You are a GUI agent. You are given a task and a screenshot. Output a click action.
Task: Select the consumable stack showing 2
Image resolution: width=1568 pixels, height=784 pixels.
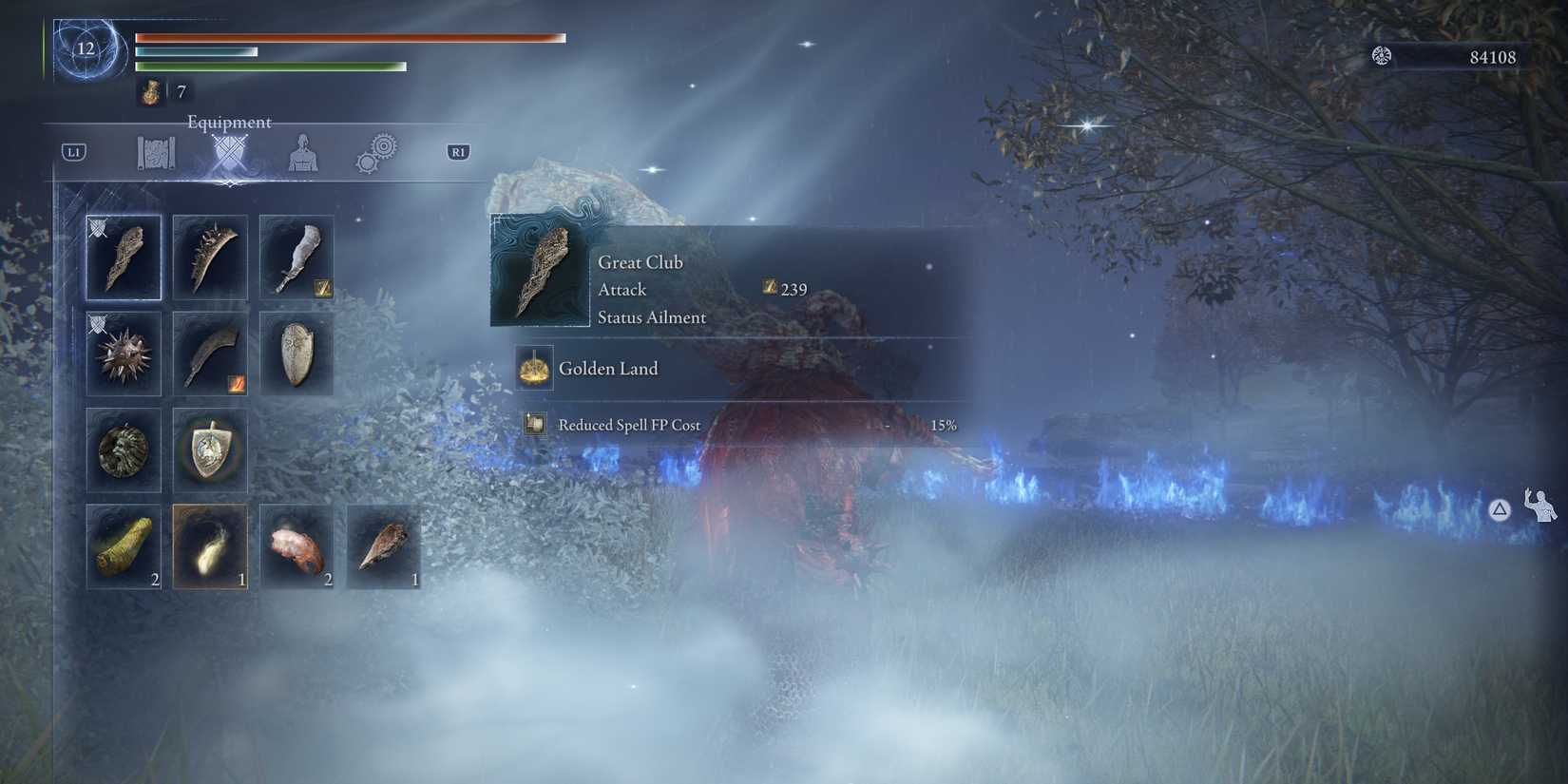pyautogui.click(x=124, y=545)
